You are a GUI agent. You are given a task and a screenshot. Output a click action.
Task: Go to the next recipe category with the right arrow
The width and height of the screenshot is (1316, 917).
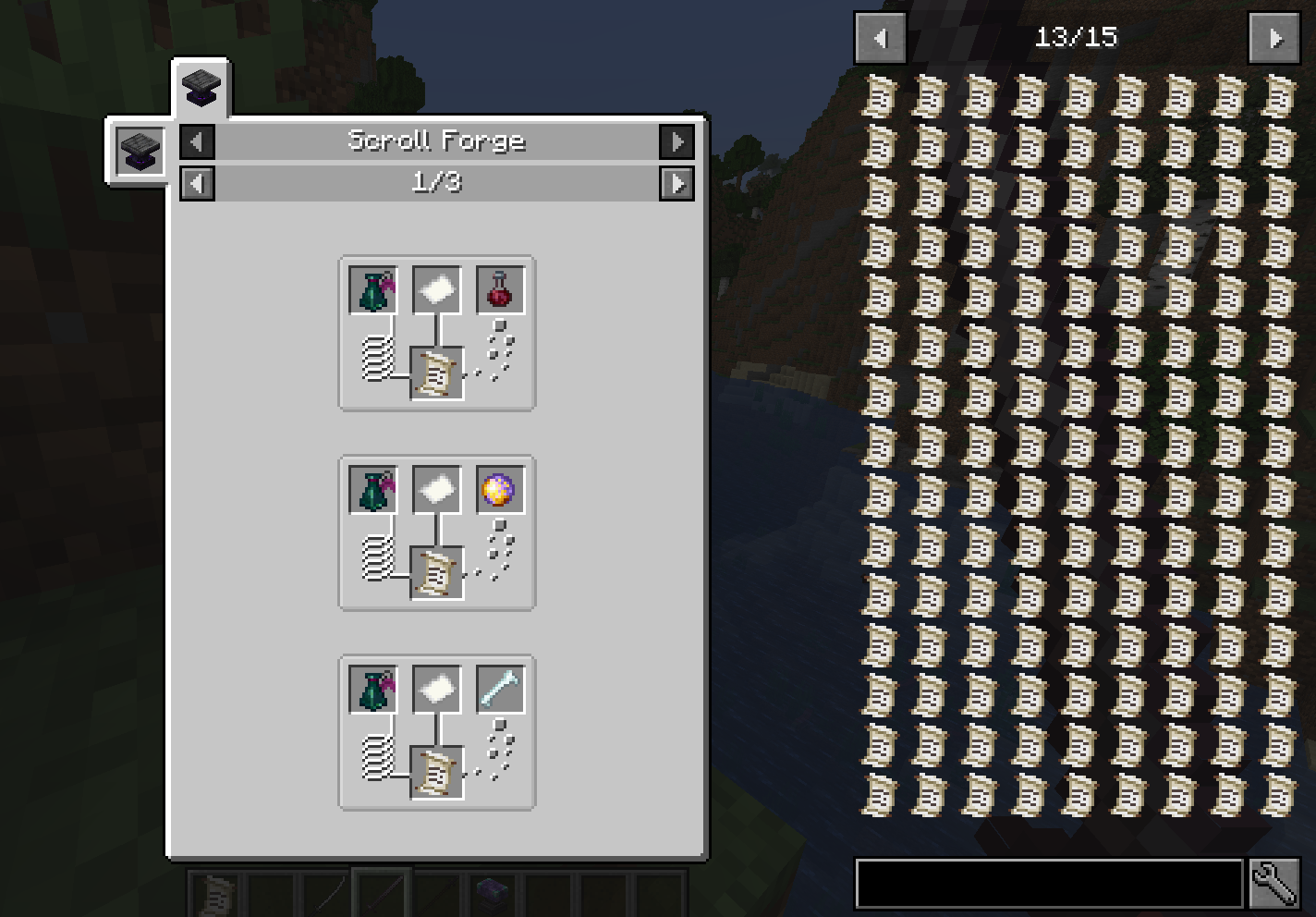coord(677,141)
